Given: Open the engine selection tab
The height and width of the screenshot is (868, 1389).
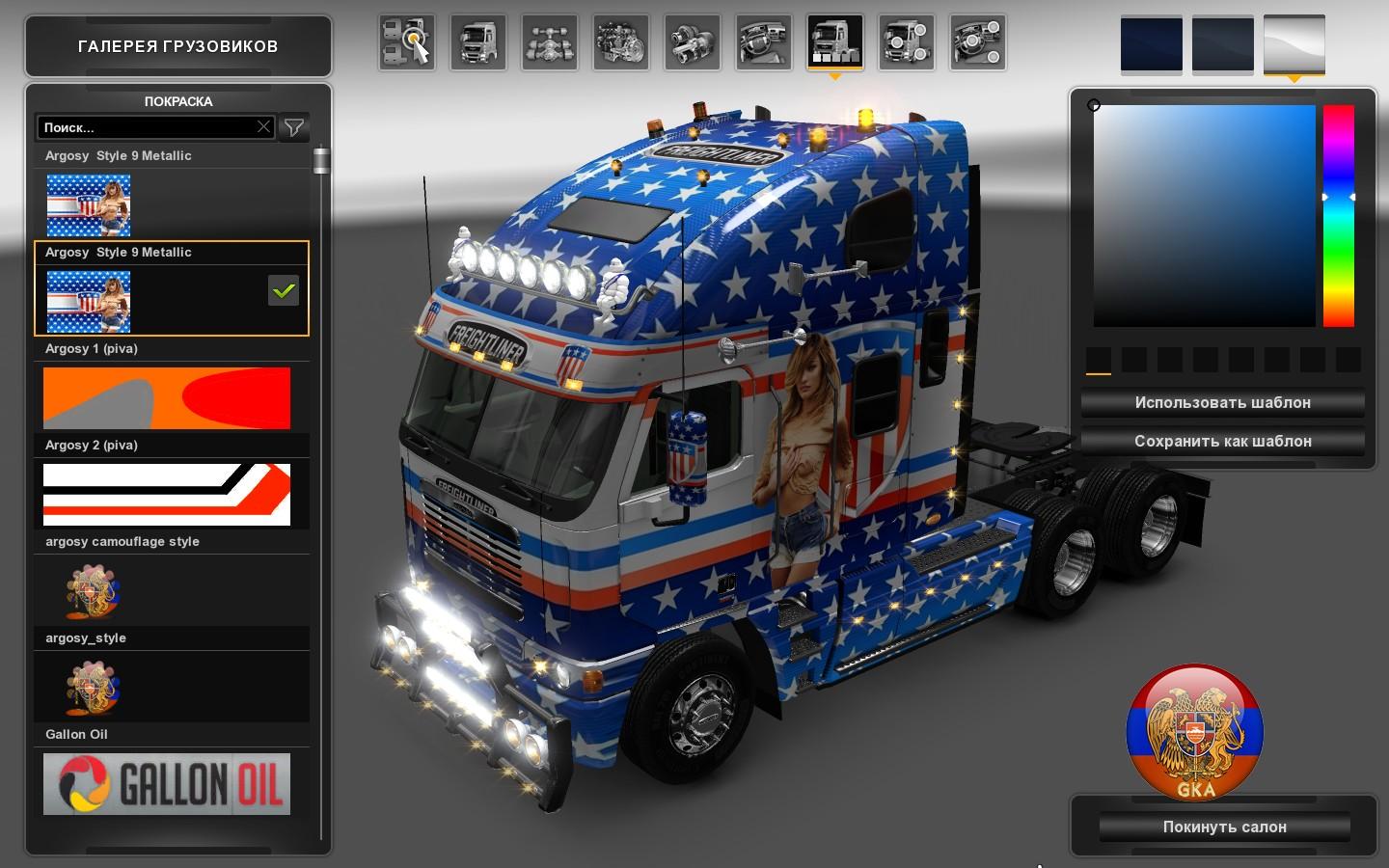Looking at the screenshot, I should [620, 42].
